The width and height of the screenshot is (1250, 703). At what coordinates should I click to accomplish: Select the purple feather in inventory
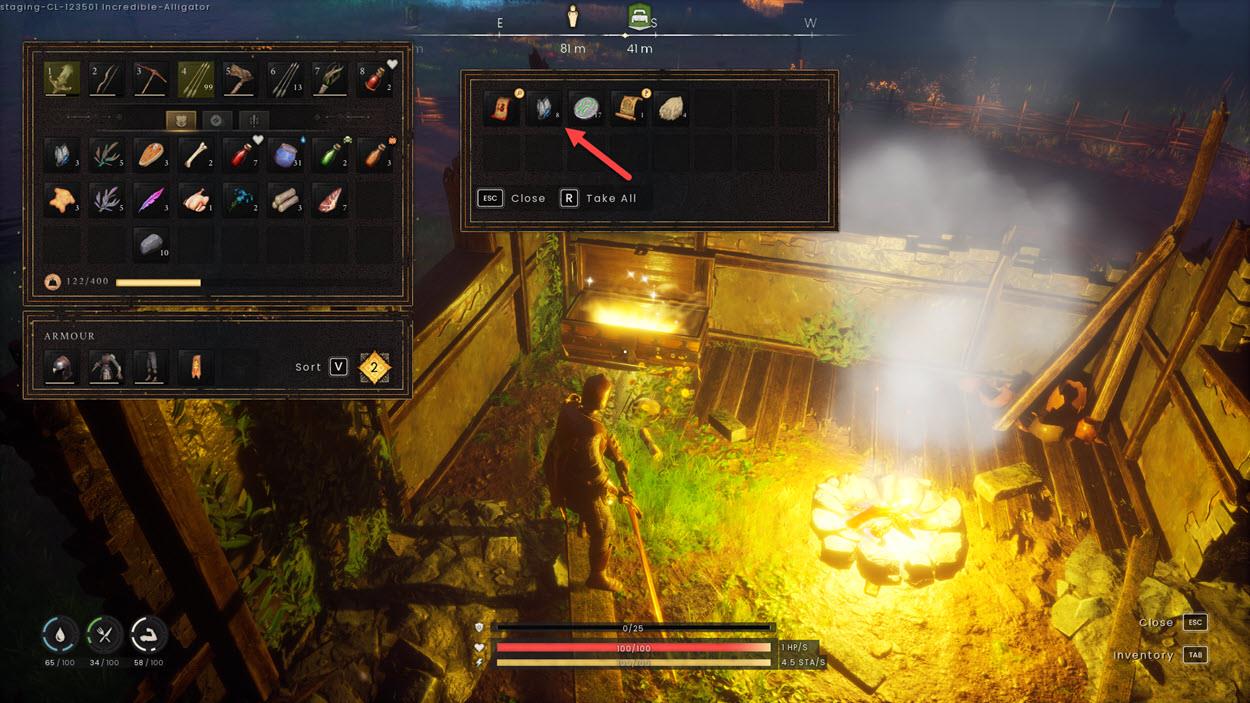[150, 200]
